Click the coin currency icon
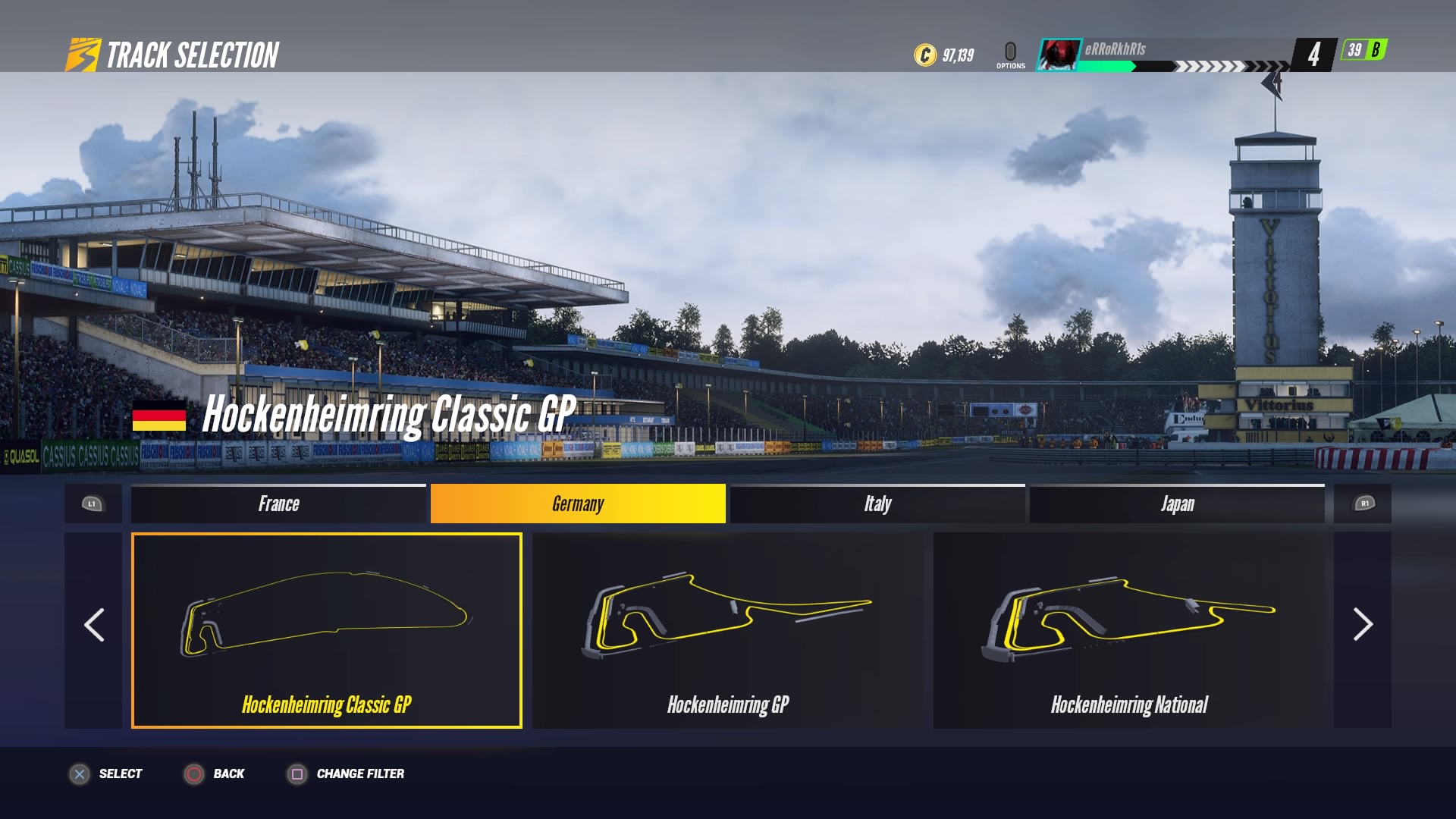Screen dimensions: 1456x819 click(x=924, y=54)
